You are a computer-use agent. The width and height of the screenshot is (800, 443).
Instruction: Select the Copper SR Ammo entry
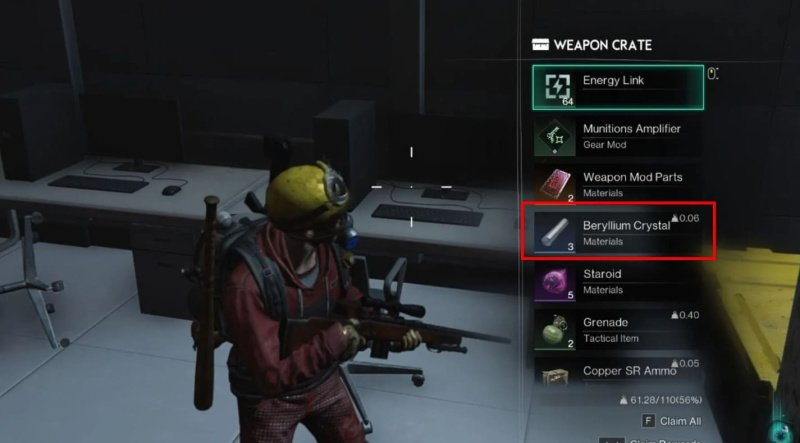(617, 372)
